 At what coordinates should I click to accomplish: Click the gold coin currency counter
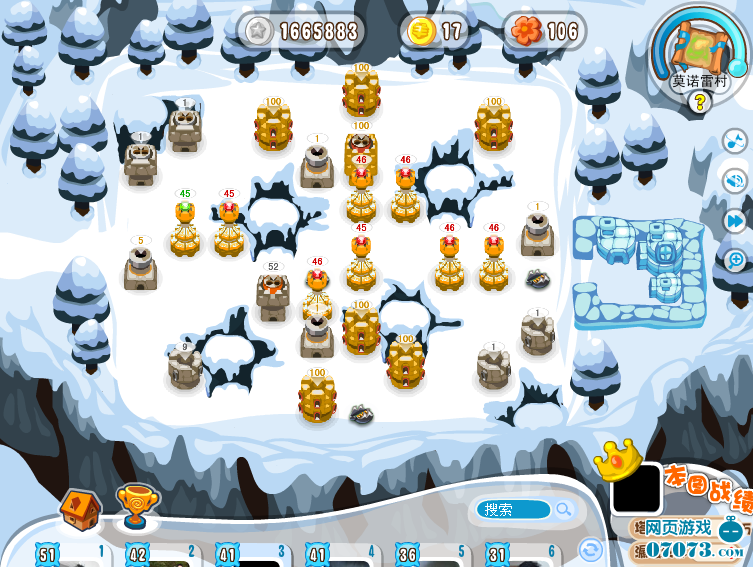pyautogui.click(x=436, y=31)
